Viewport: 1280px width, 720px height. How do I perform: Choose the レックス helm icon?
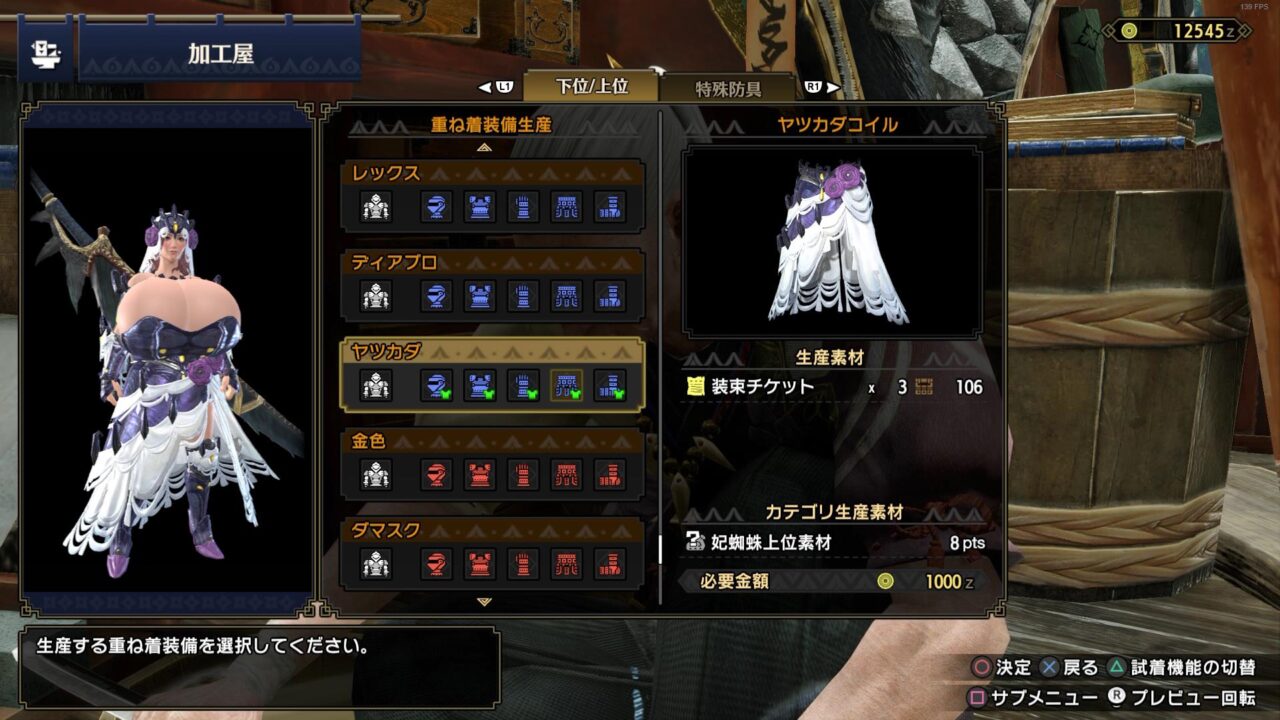pos(435,207)
